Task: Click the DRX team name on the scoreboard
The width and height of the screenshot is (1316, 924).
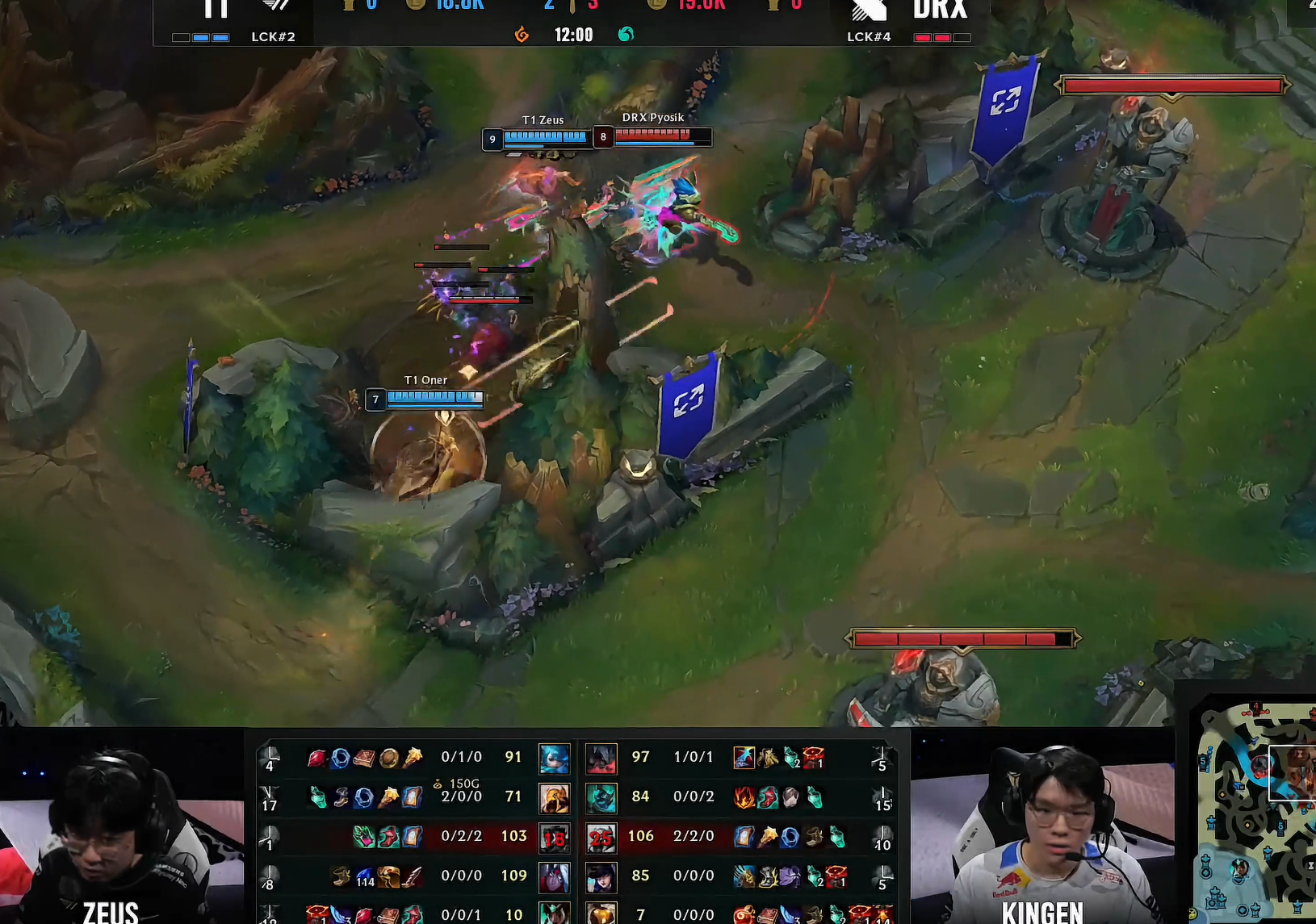Action: click(940, 11)
